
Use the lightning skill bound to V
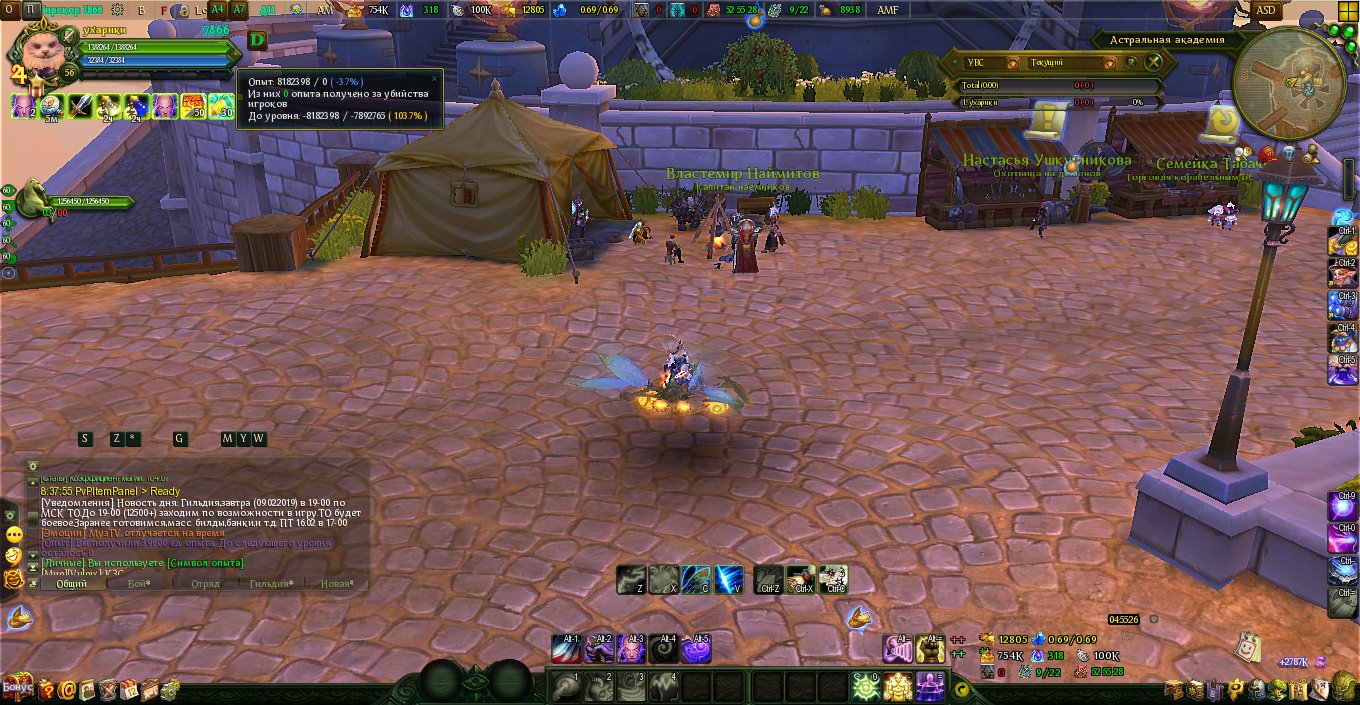(729, 579)
